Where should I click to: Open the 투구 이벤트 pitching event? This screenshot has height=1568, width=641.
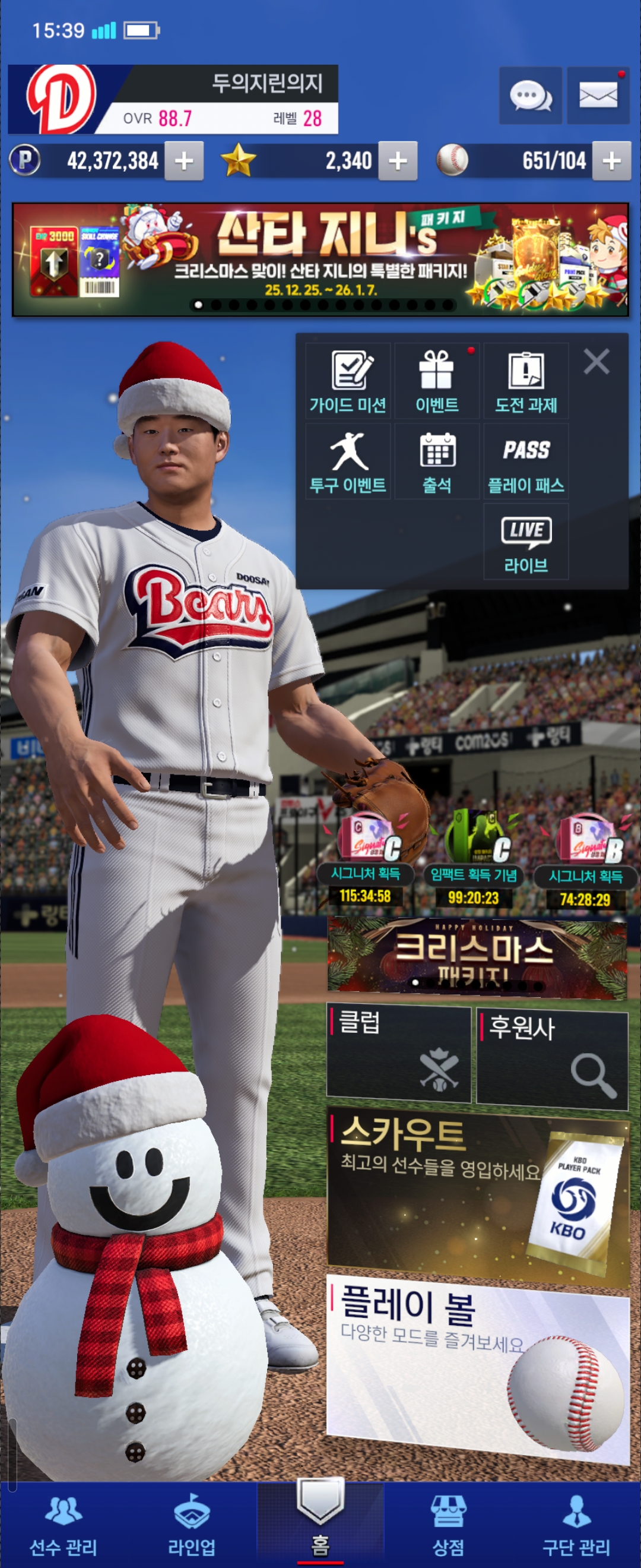(348, 462)
